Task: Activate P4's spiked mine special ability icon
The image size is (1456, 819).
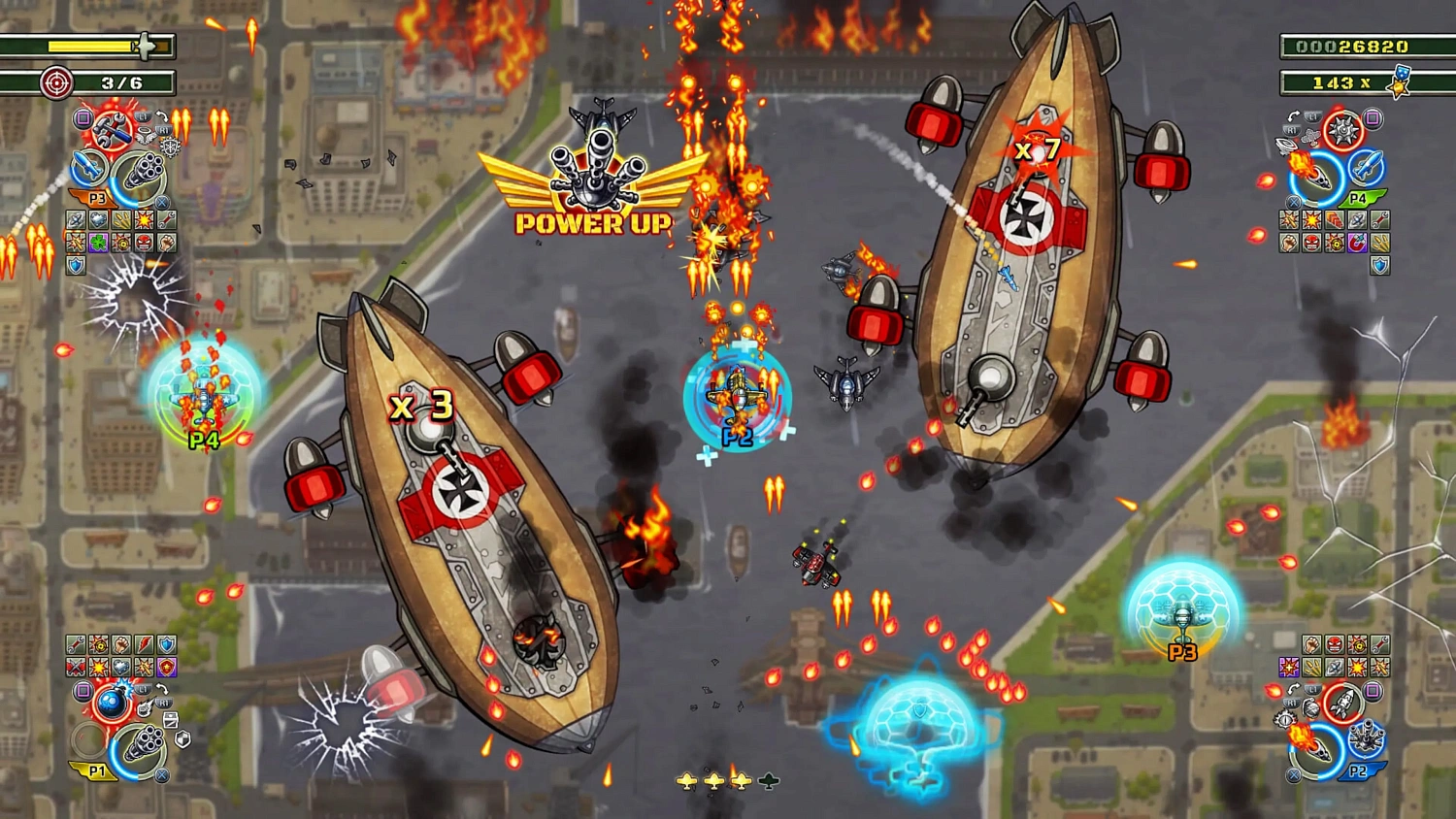Action: pyautogui.click(x=1341, y=128)
